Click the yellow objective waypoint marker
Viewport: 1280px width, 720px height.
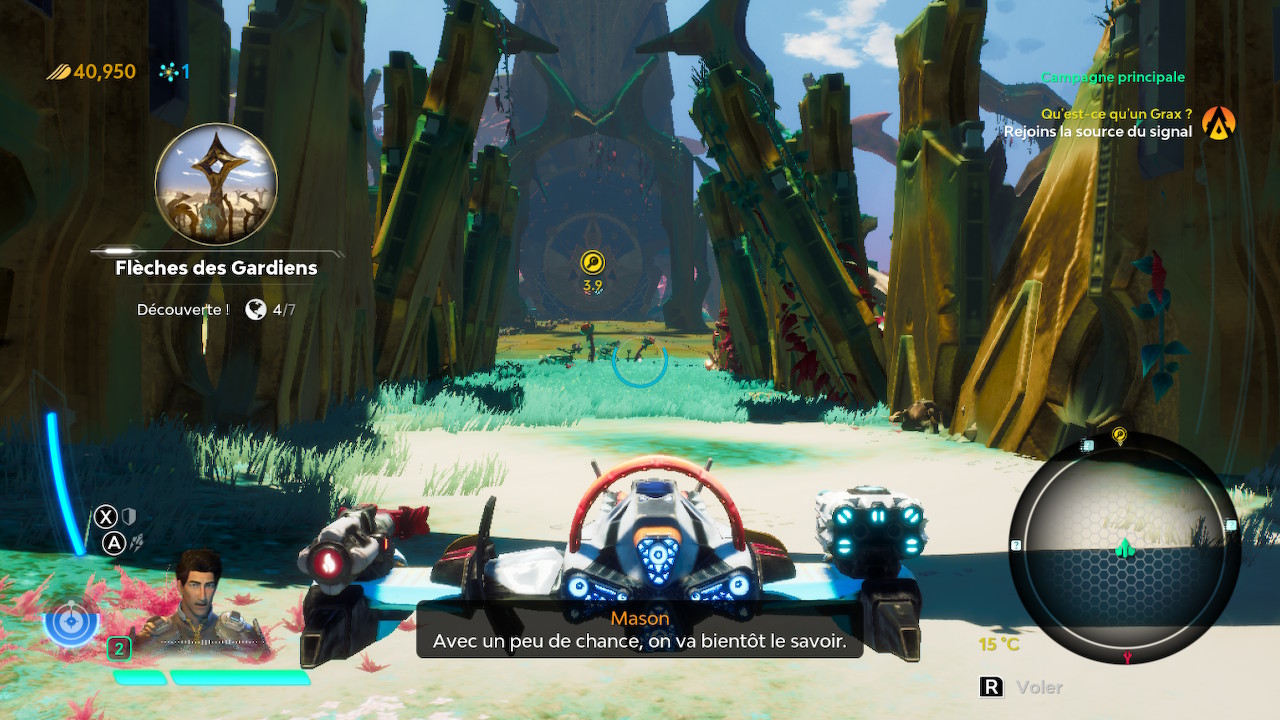pyautogui.click(x=592, y=263)
